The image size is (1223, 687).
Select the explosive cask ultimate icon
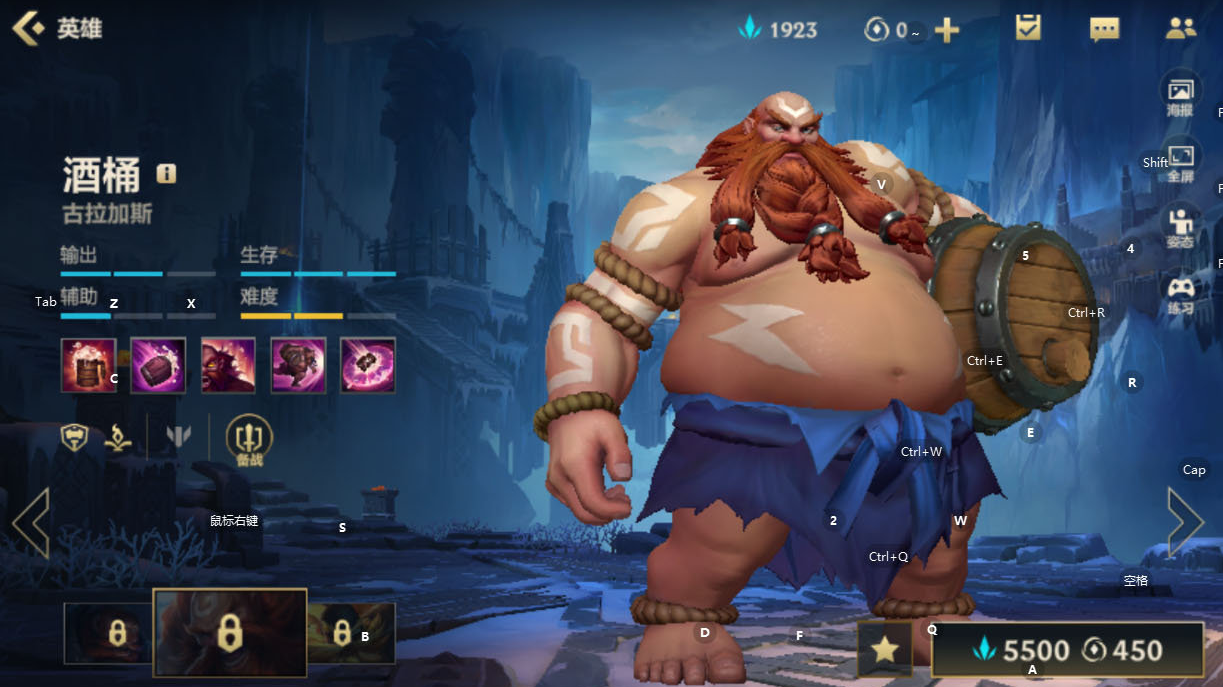[368, 365]
